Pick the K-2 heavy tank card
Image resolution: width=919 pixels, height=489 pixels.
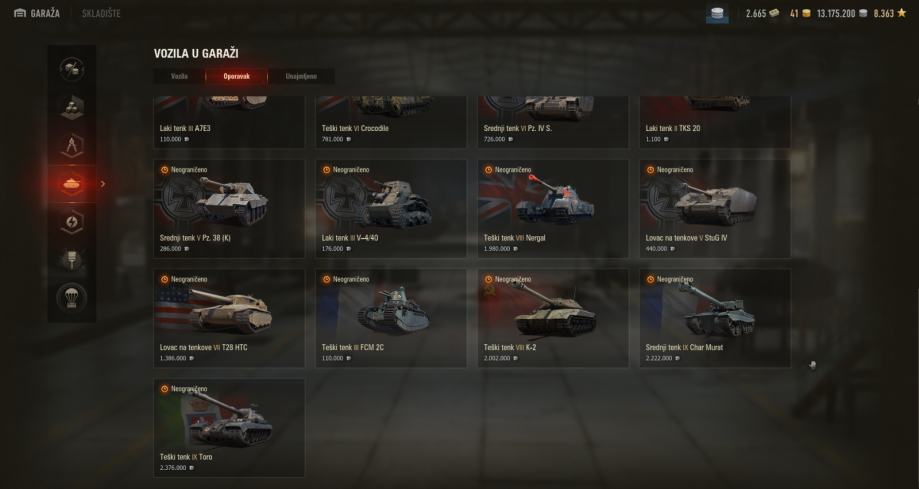click(553, 317)
